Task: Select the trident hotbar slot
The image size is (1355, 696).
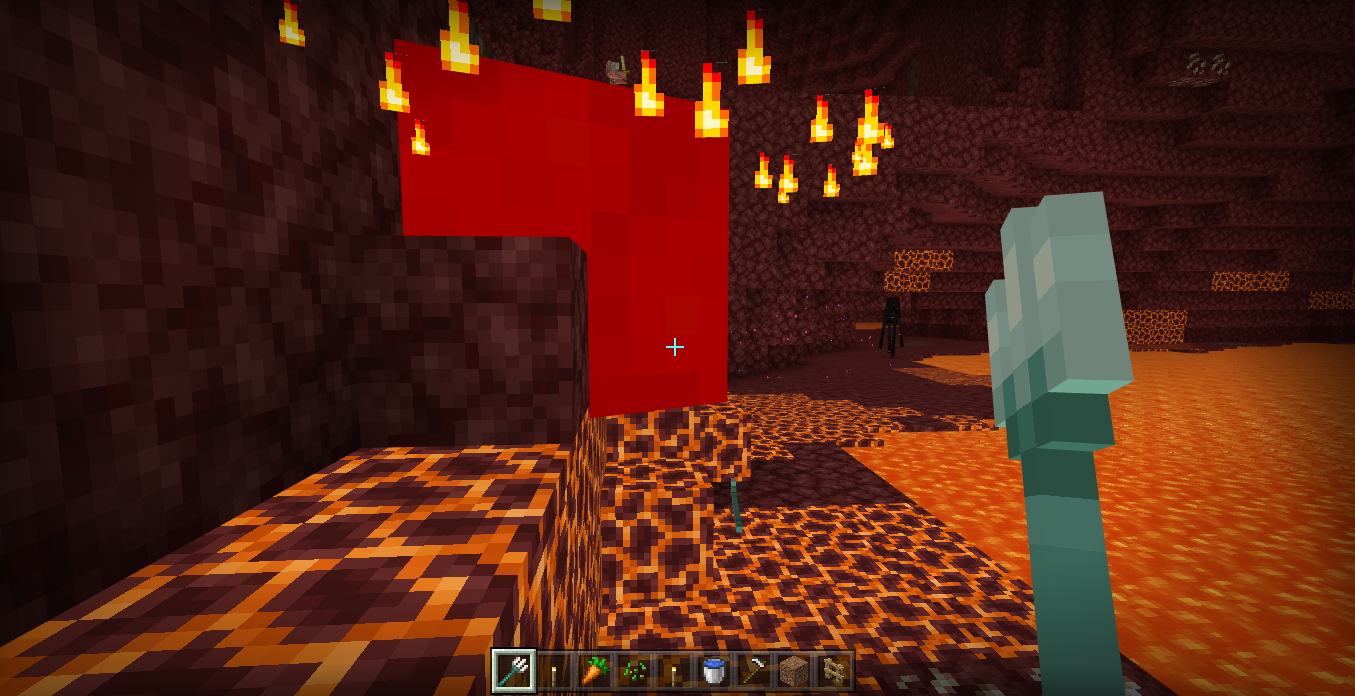Action: click(x=514, y=671)
